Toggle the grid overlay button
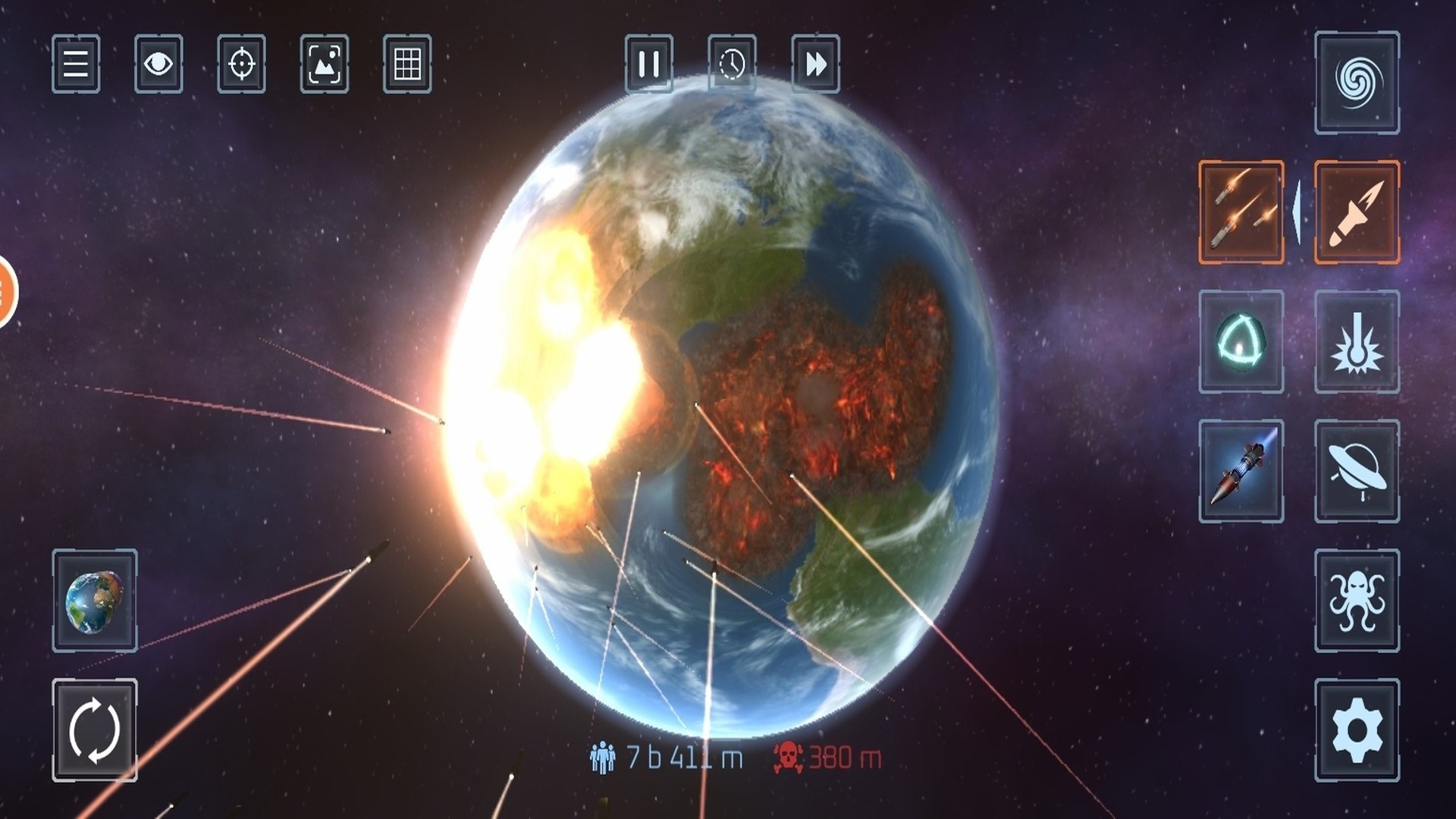Screen dimensions: 1456x819 click(407, 64)
